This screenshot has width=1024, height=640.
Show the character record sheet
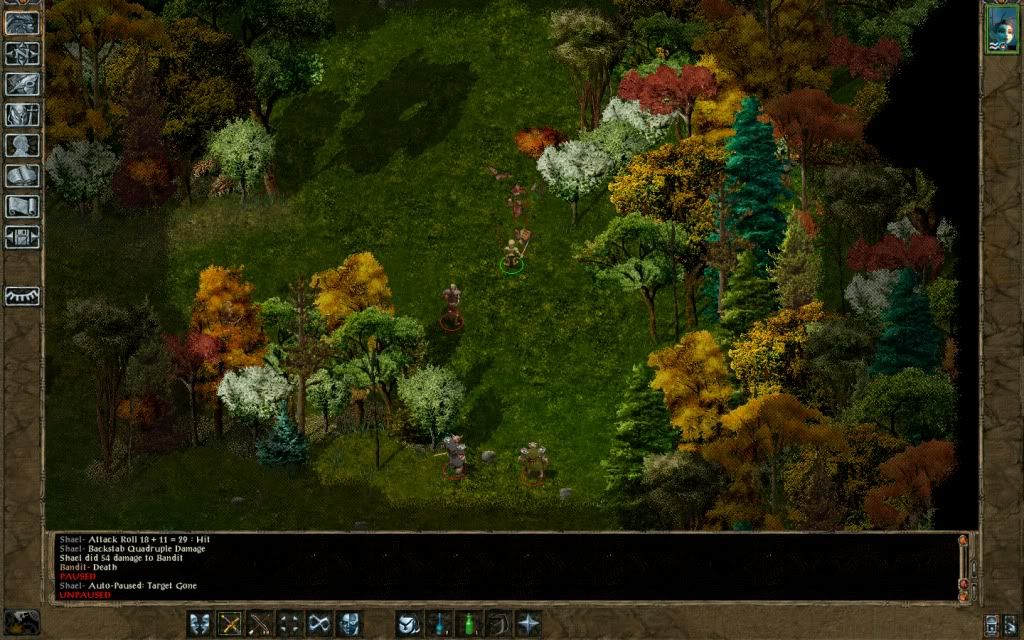22,145
